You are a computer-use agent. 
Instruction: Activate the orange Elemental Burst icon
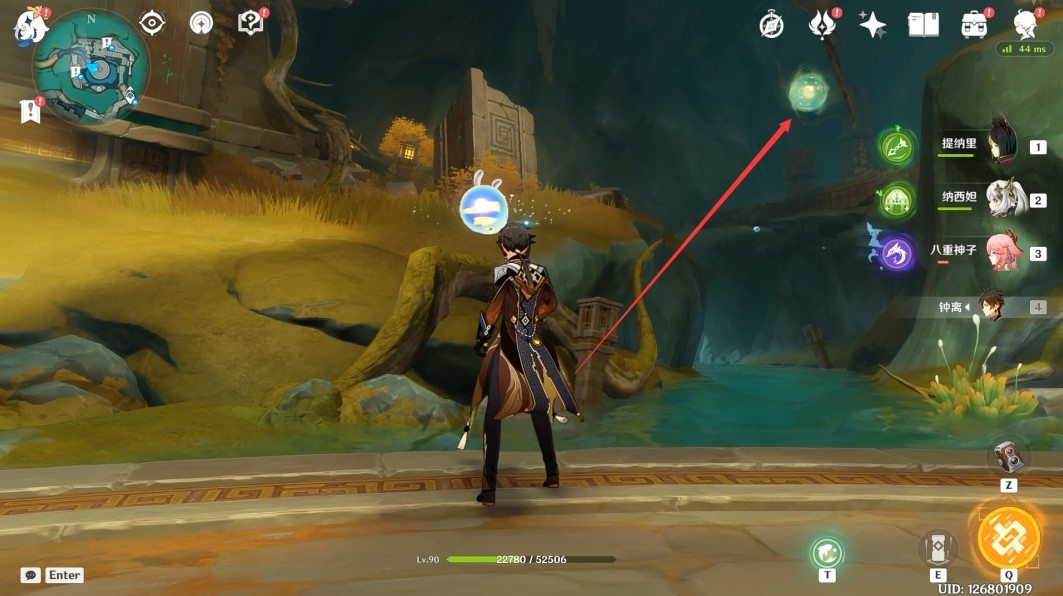(x=1008, y=538)
